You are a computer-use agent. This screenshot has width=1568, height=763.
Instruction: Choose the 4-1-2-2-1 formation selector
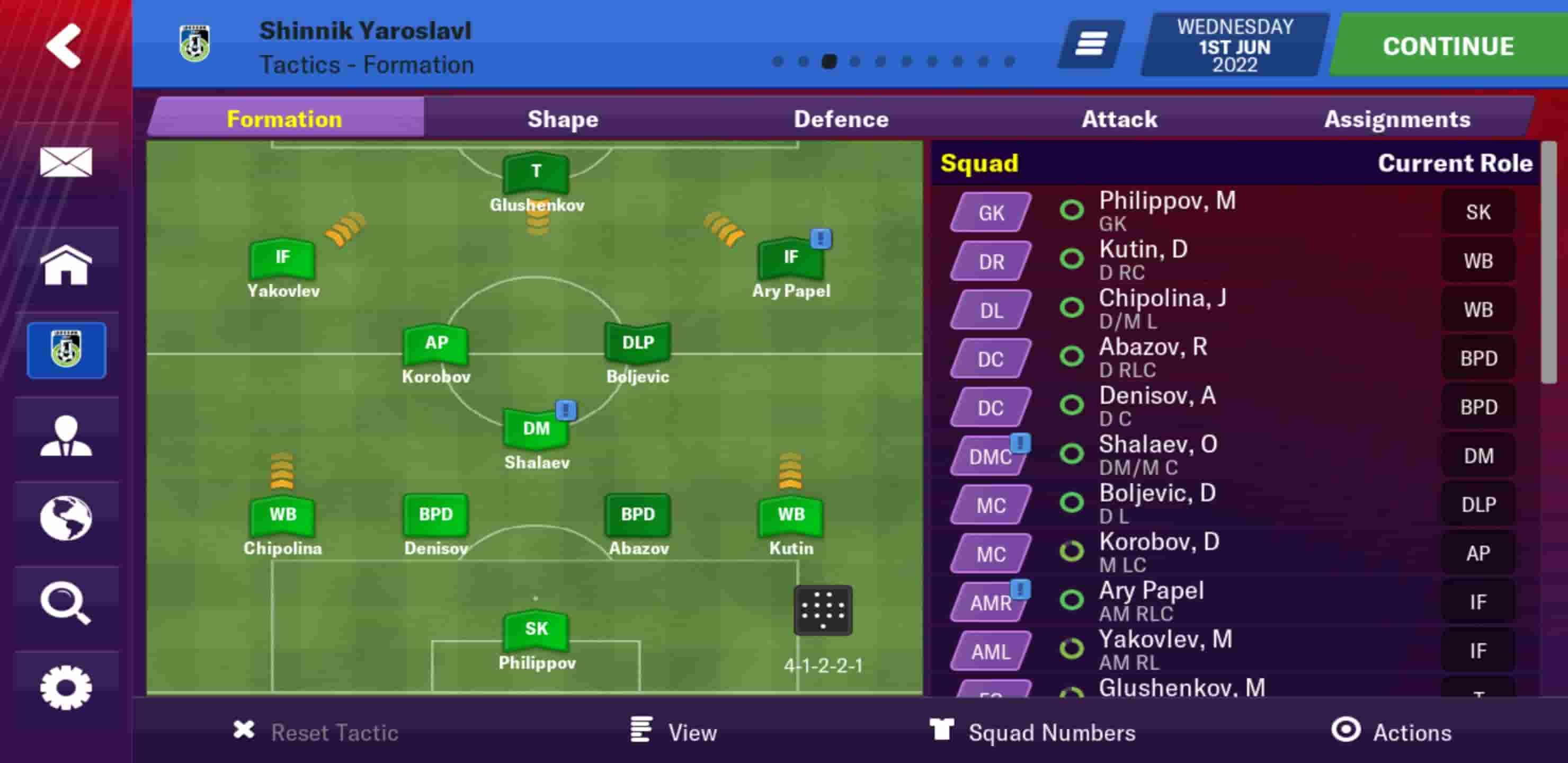point(822,611)
